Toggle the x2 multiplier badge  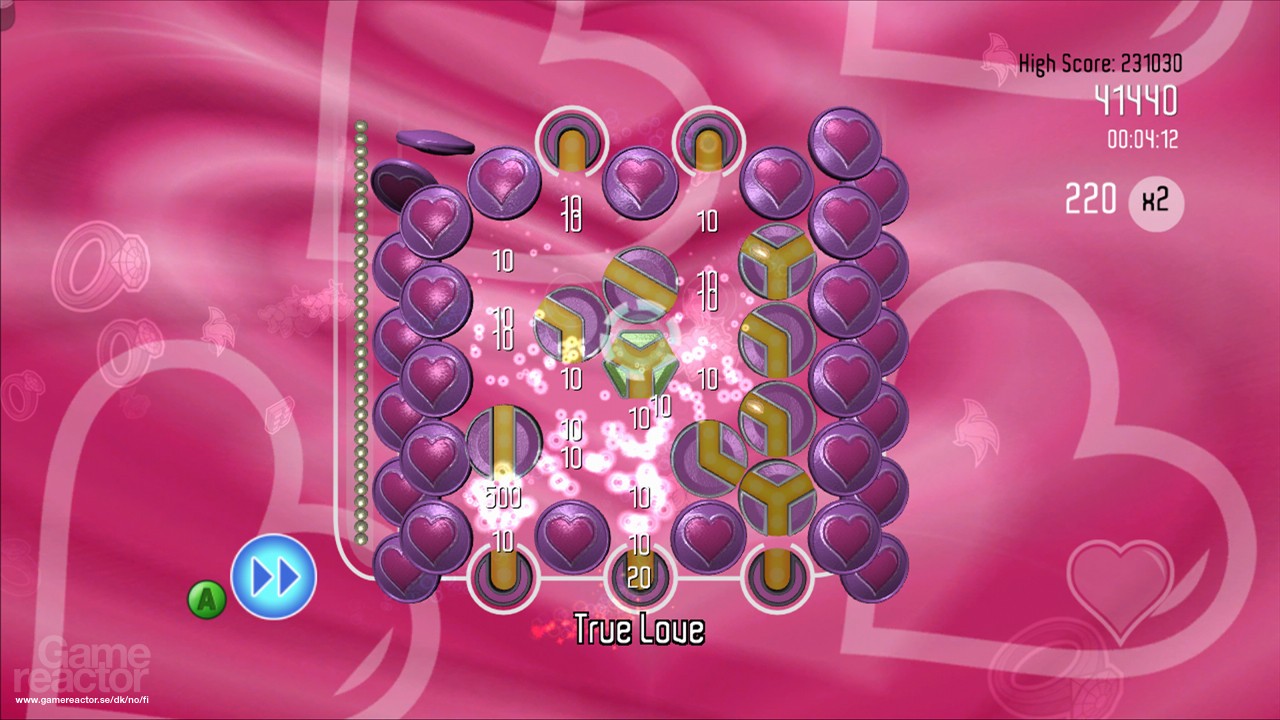coord(1154,205)
